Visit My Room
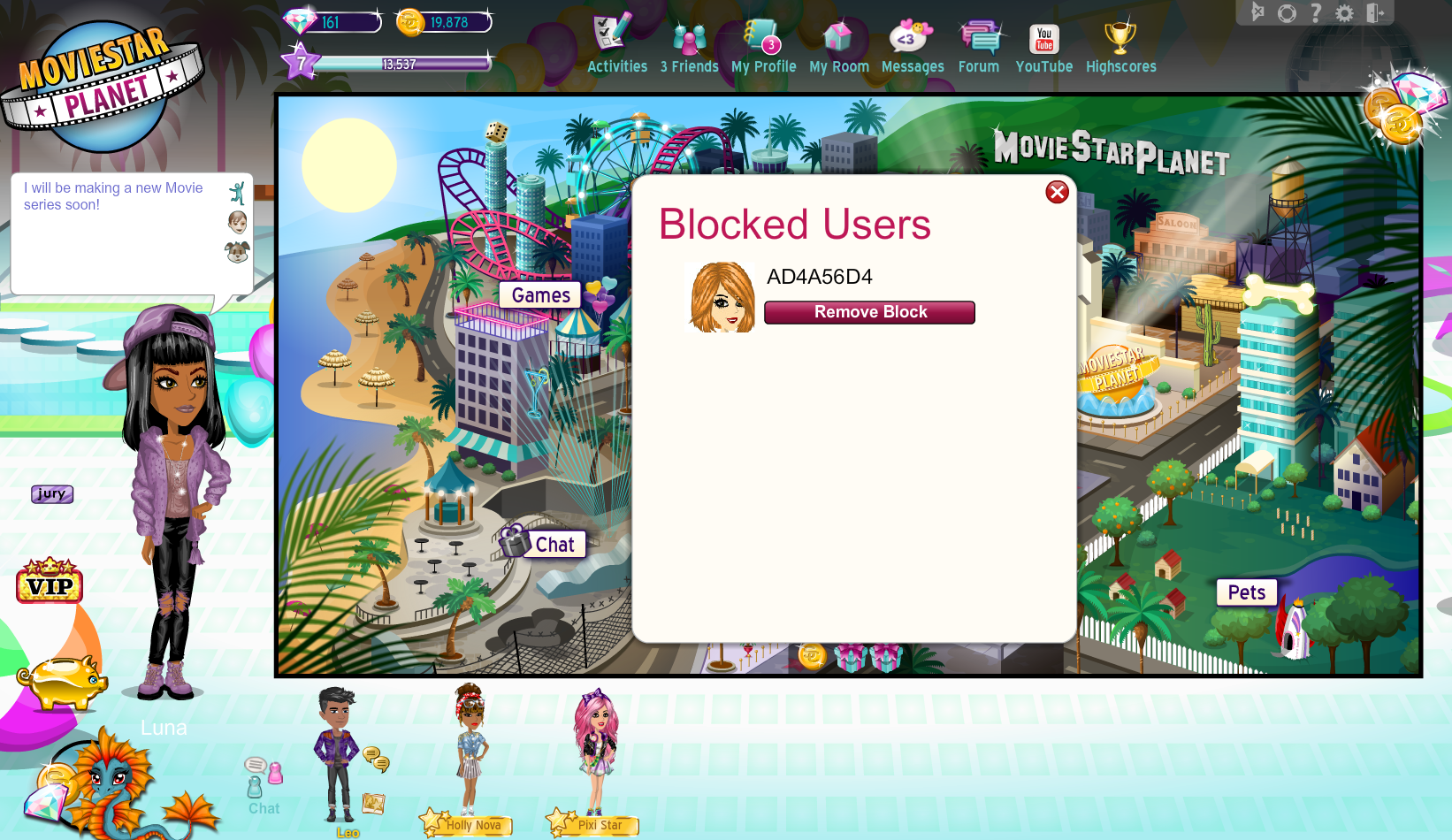The width and height of the screenshot is (1452, 840). tap(838, 46)
